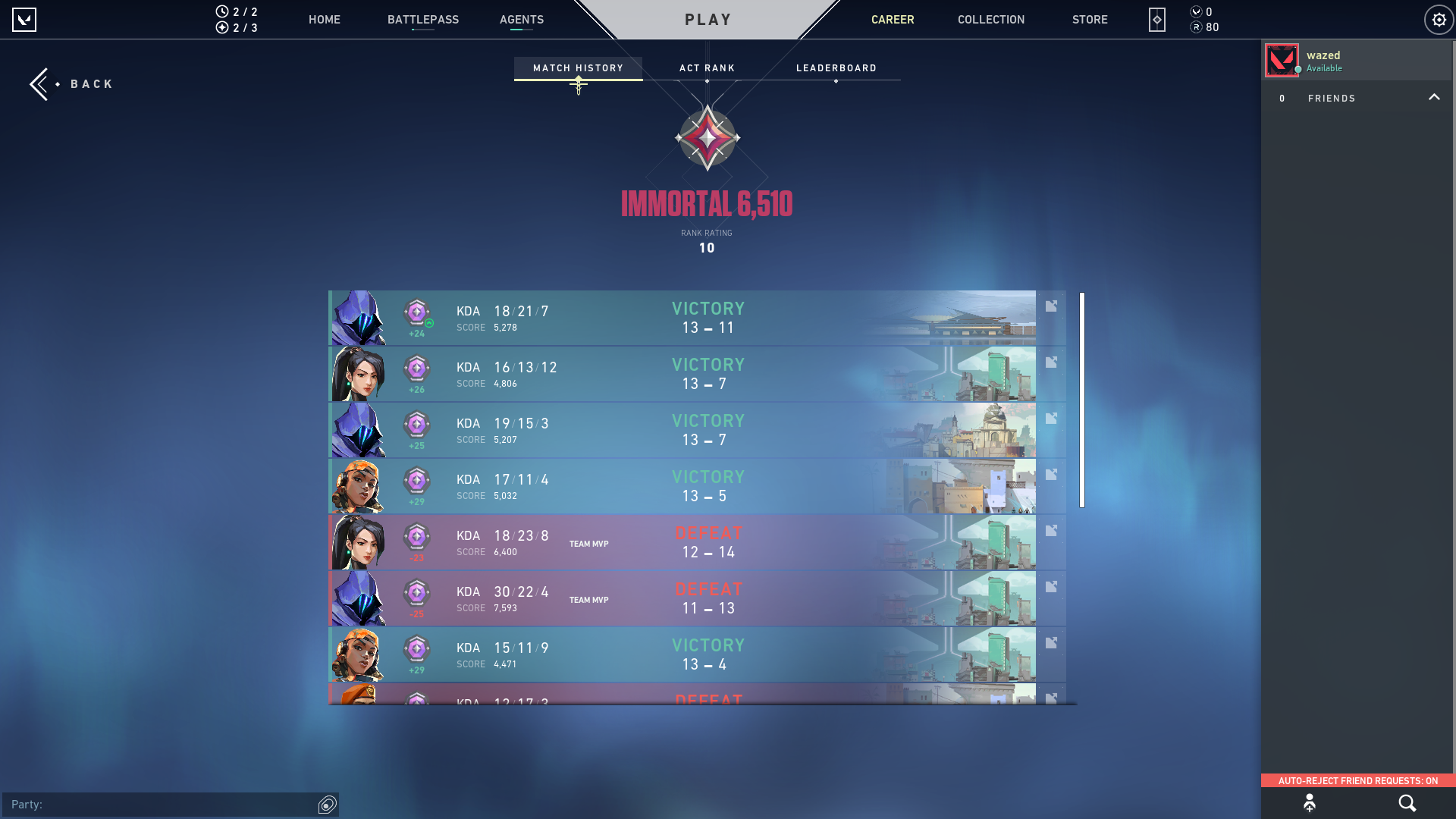Open the LEADERBOARD tab

click(836, 67)
